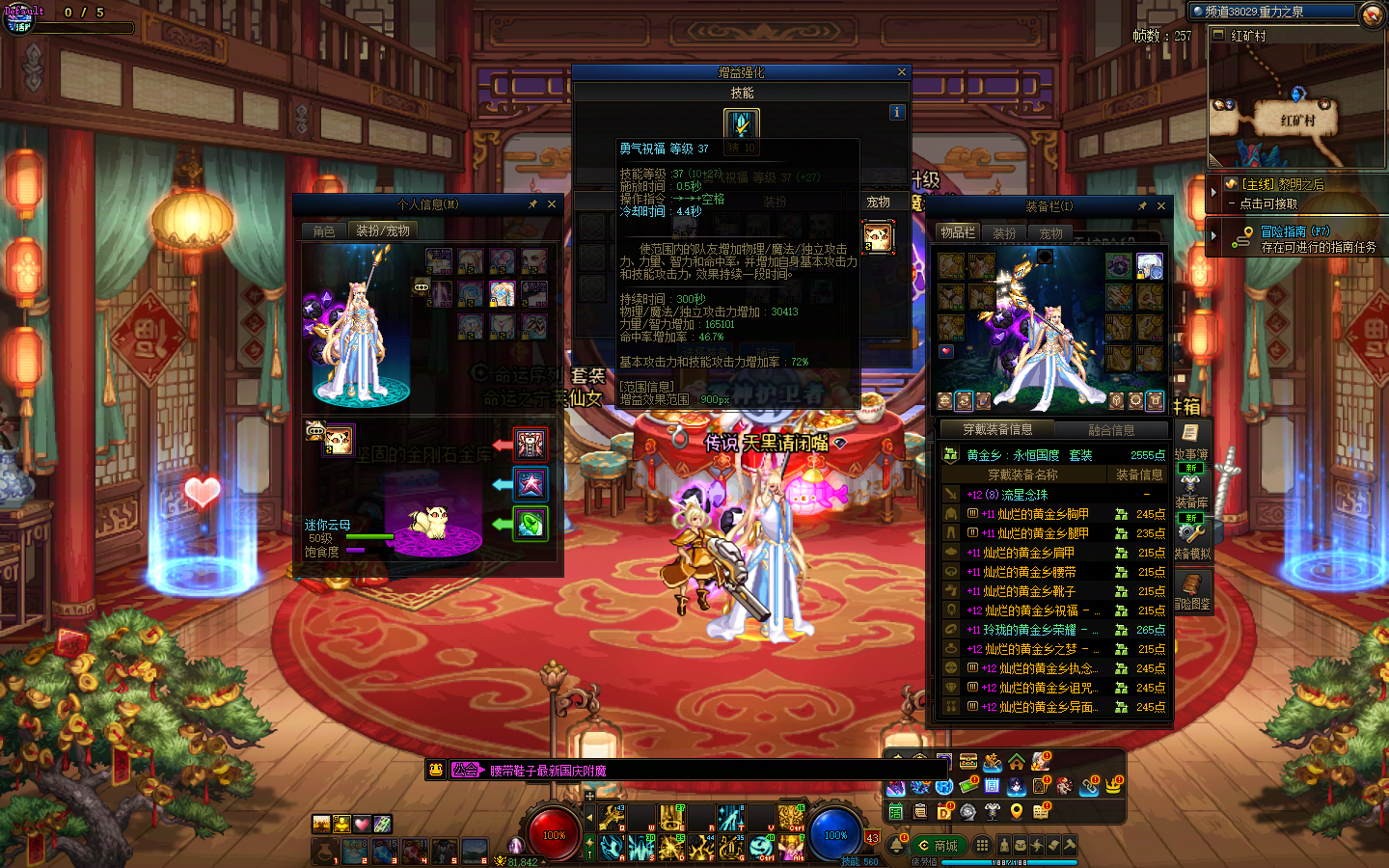Switch to the 角色 character tab

(324, 231)
